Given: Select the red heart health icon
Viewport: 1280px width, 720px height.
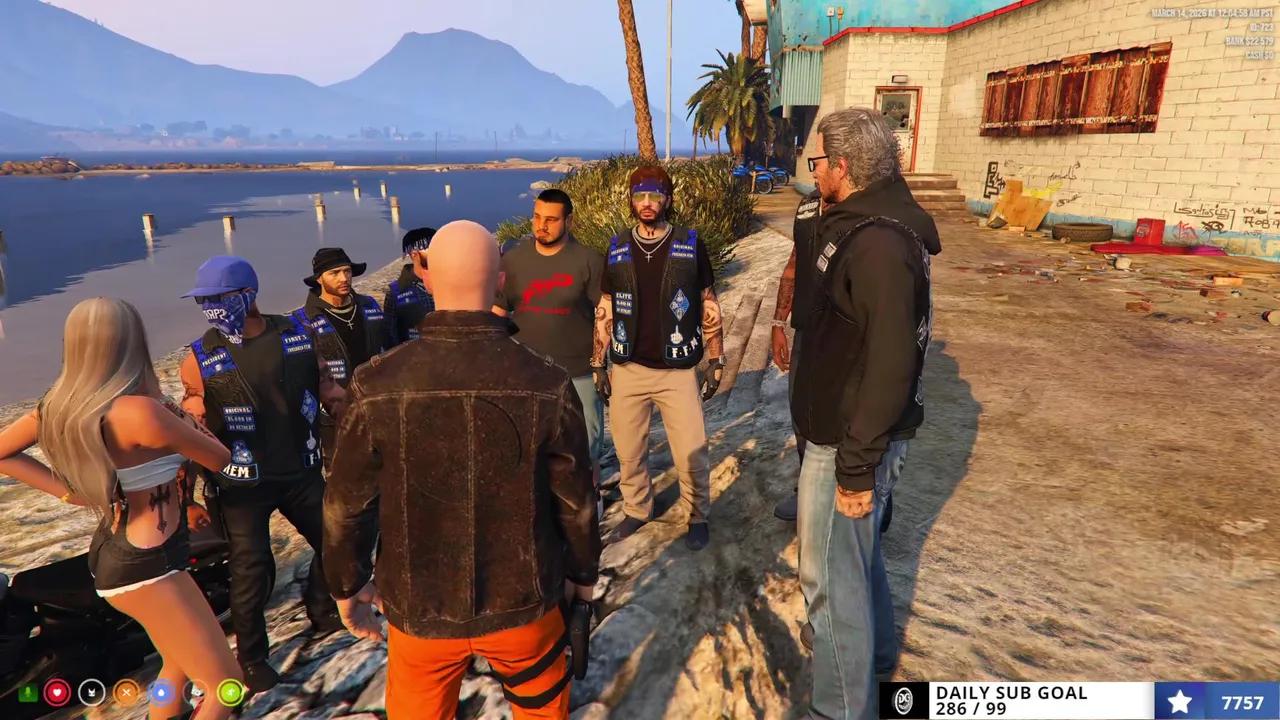Looking at the screenshot, I should coord(59,692).
